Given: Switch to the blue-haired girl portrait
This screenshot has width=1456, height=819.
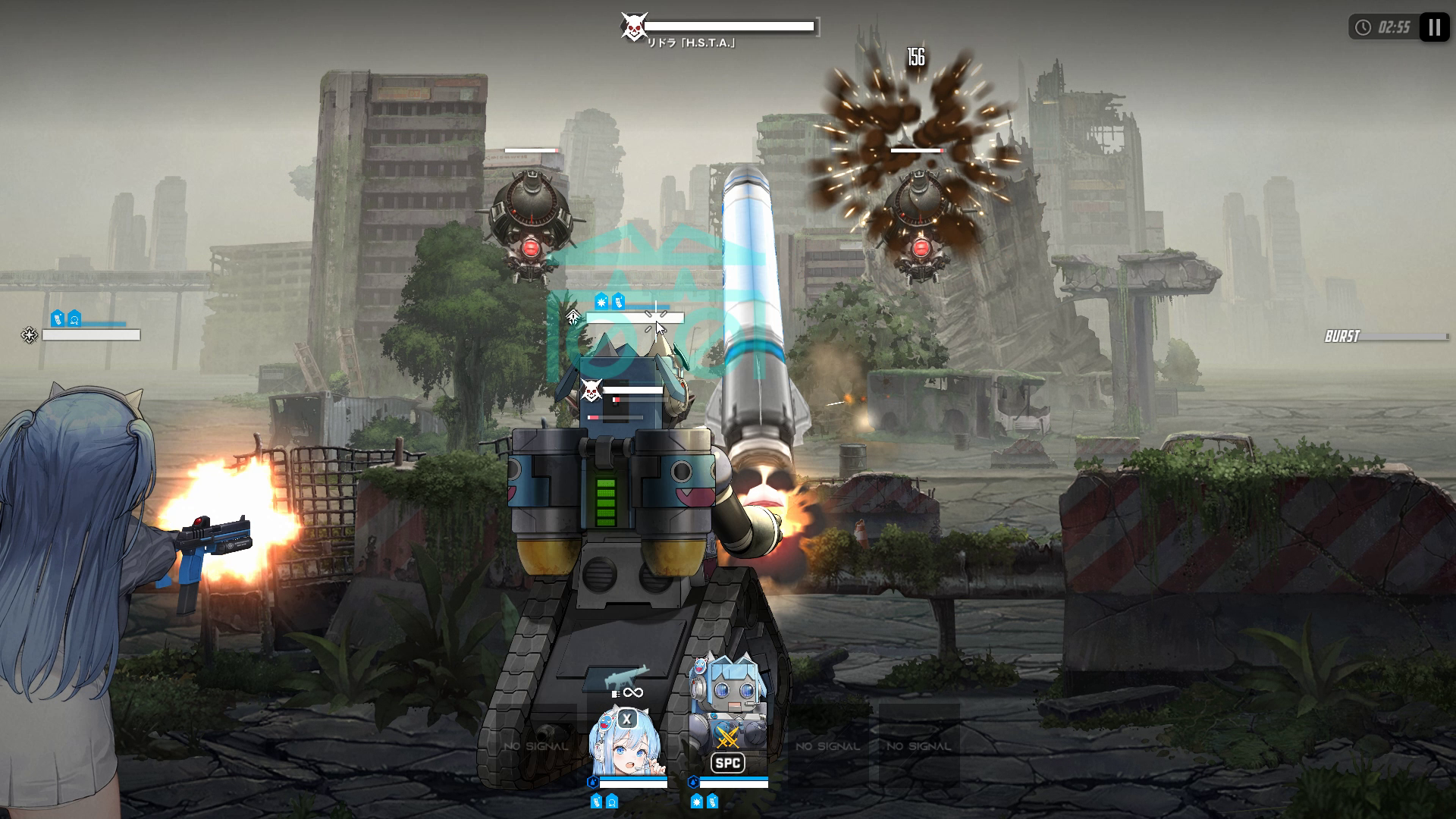Looking at the screenshot, I should pos(626,742).
